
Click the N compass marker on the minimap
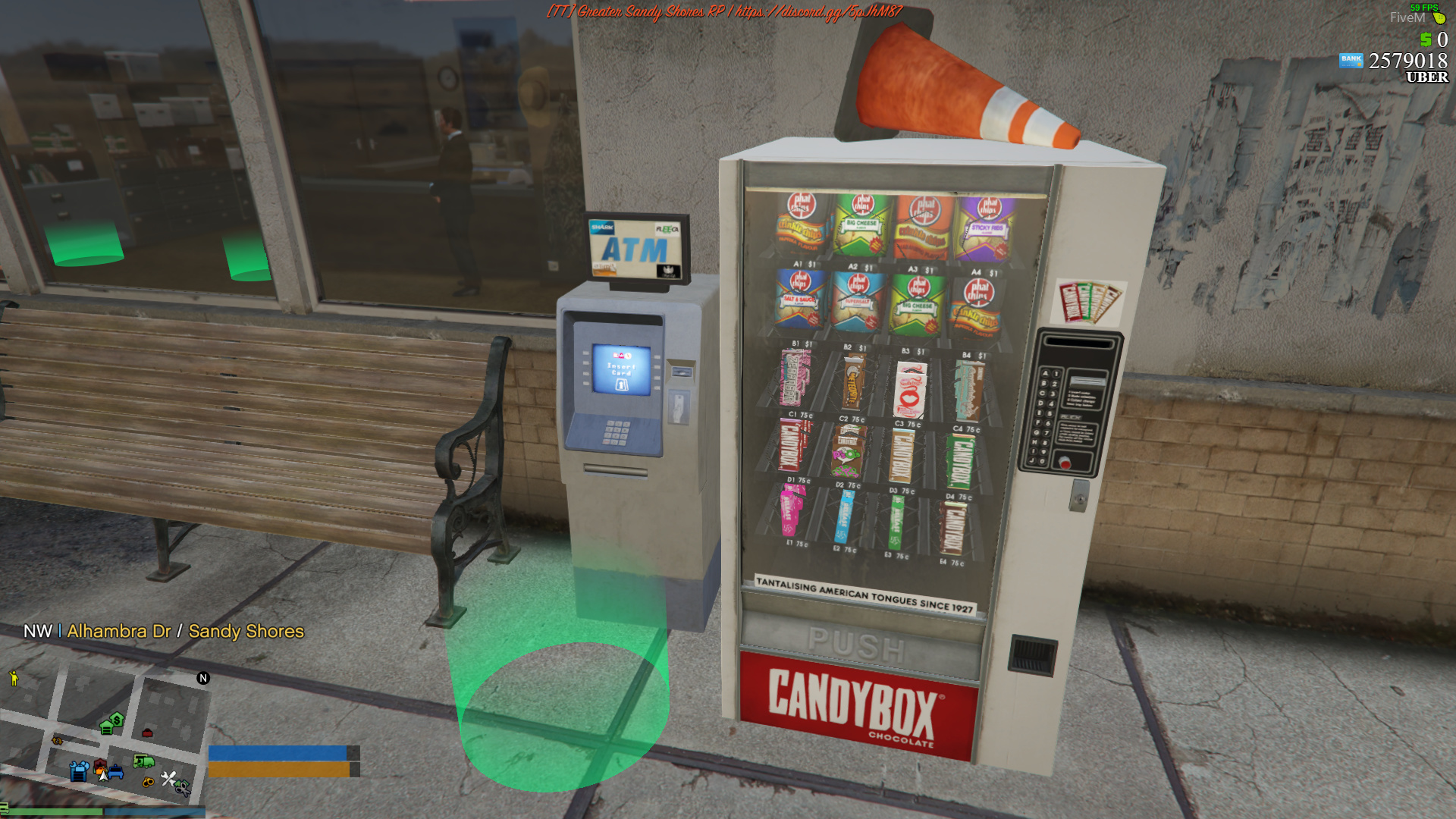(x=203, y=677)
